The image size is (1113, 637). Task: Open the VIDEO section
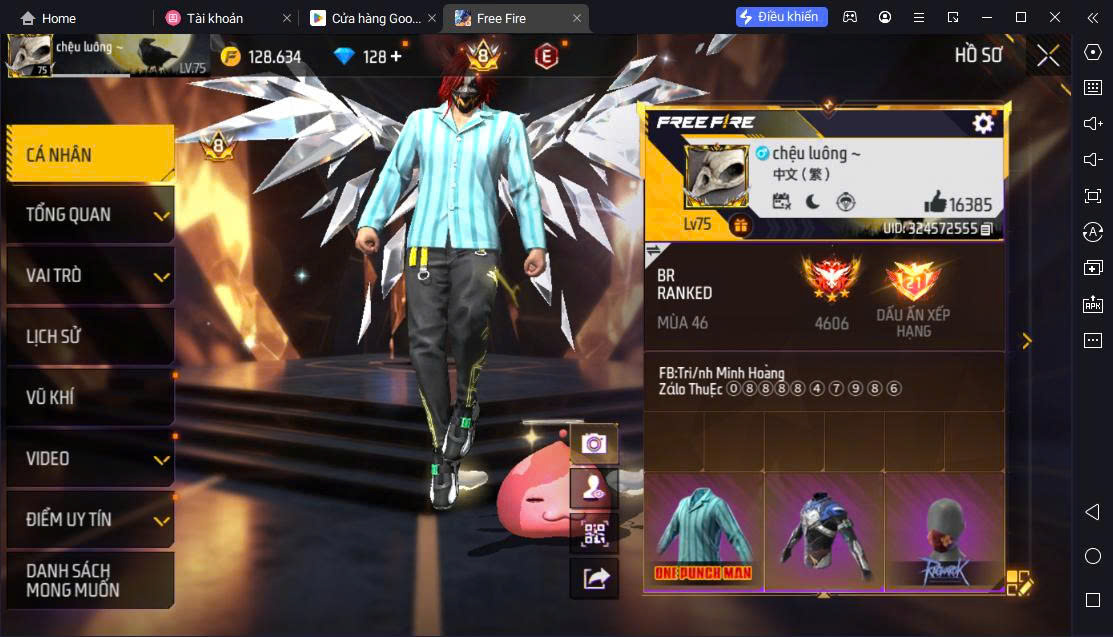click(x=89, y=458)
